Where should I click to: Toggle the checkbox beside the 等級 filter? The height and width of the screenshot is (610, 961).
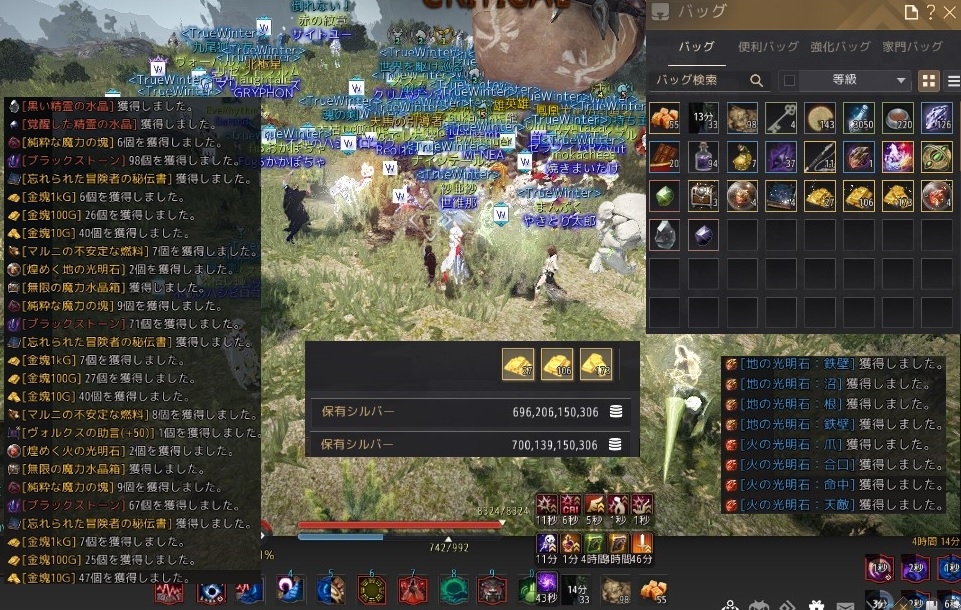[x=789, y=80]
